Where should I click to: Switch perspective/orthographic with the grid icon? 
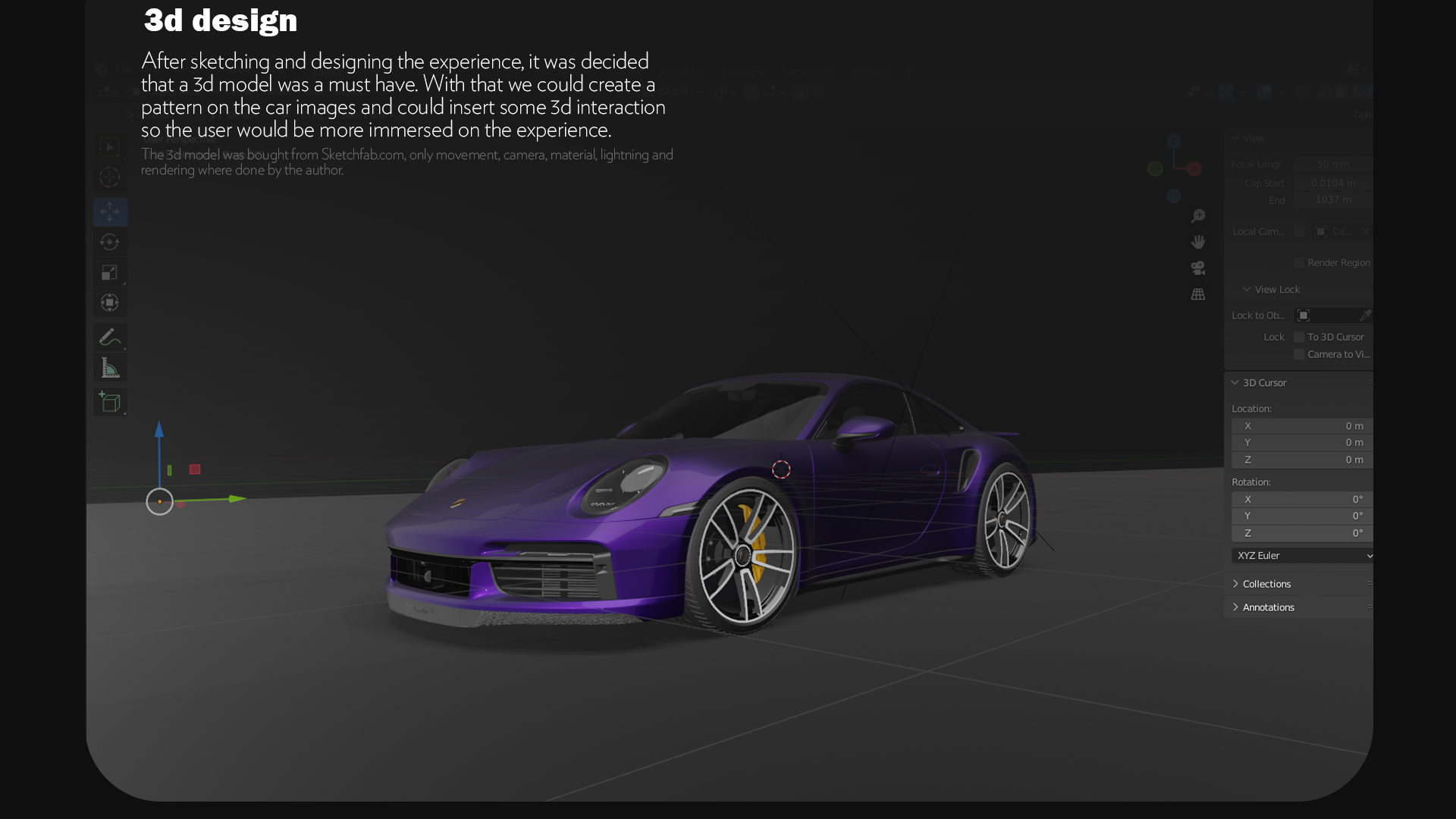point(1198,294)
